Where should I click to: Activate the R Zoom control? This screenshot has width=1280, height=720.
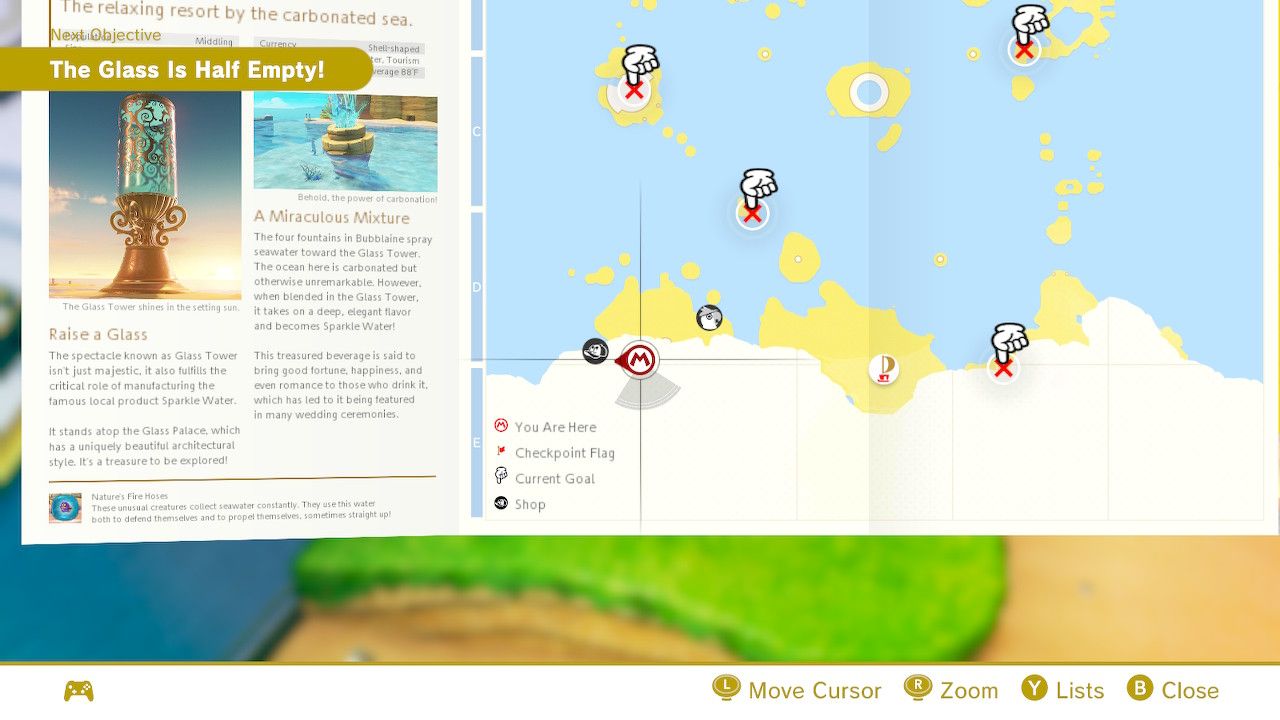(952, 690)
